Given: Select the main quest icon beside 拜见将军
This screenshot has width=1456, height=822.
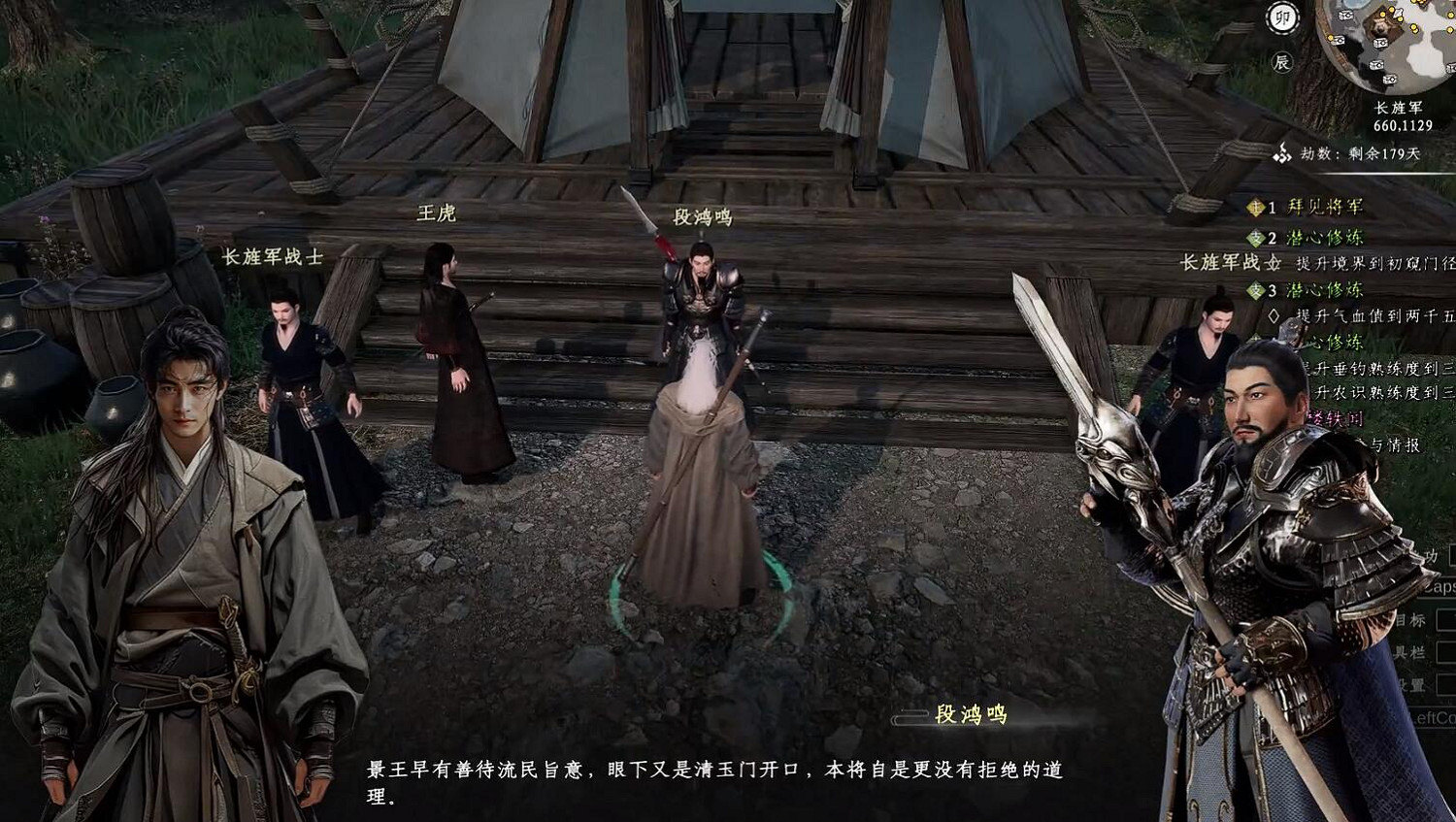Looking at the screenshot, I should coord(1257,208).
